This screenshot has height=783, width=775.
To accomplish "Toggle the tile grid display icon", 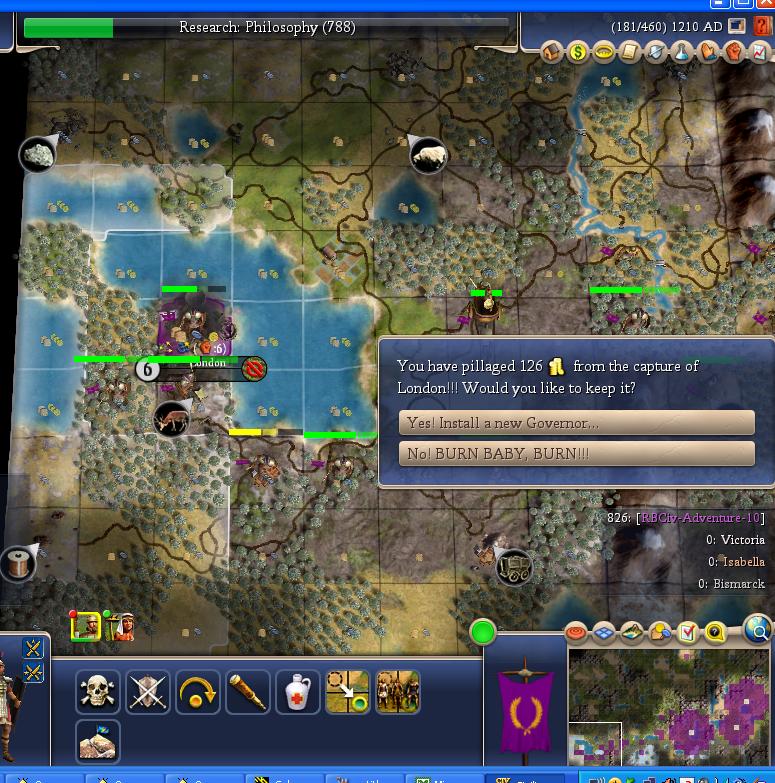I will point(604,632).
